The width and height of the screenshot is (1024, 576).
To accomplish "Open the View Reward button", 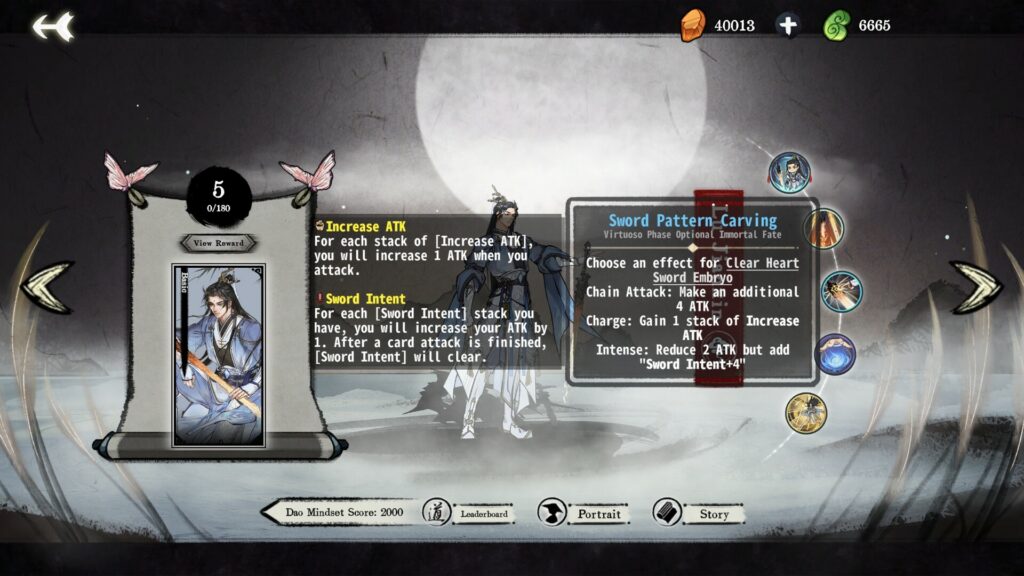I will tap(218, 243).
